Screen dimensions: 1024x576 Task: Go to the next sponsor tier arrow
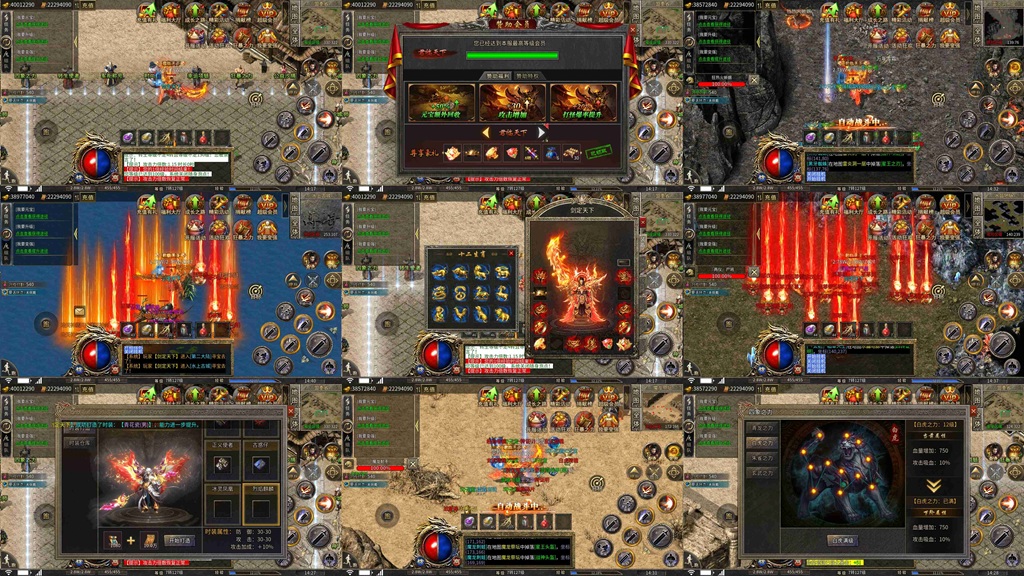(x=543, y=132)
